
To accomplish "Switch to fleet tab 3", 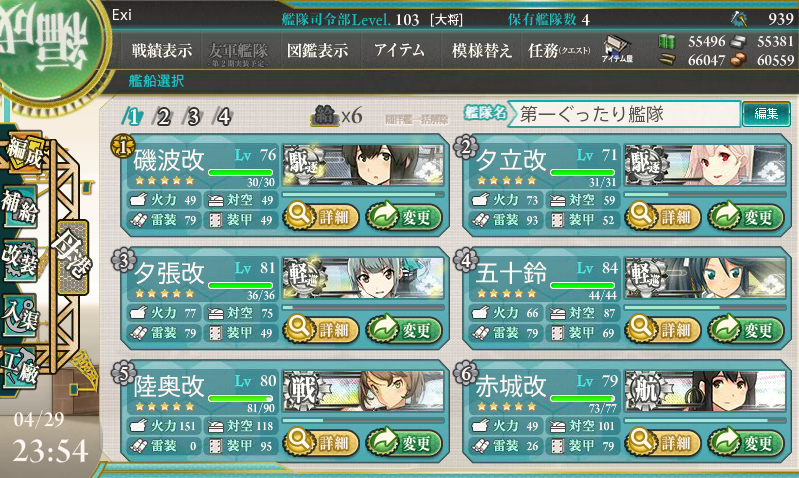I will tap(193, 116).
